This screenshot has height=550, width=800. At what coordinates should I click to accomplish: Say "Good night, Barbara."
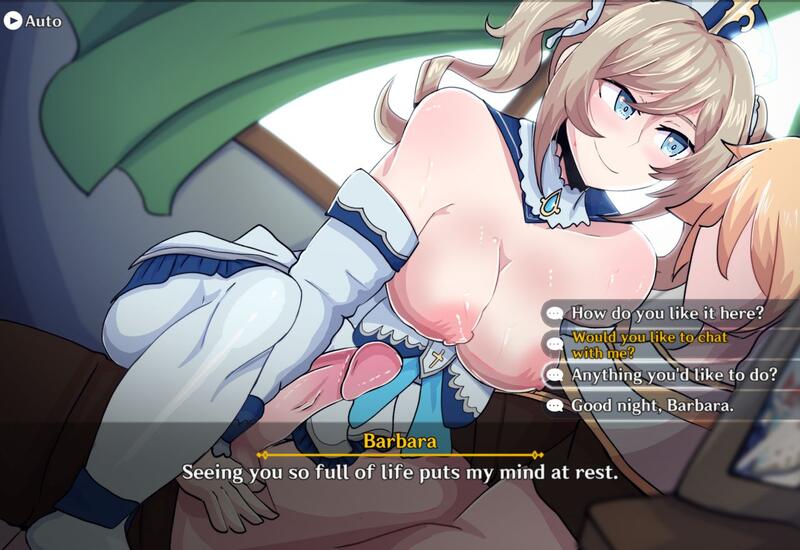(652, 405)
